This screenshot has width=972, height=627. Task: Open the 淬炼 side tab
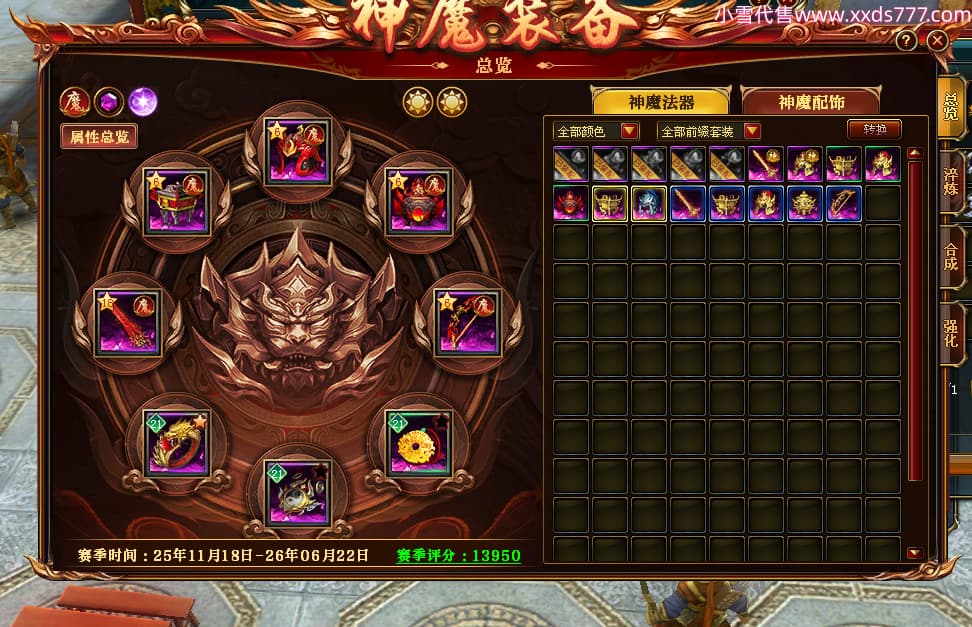click(x=951, y=182)
